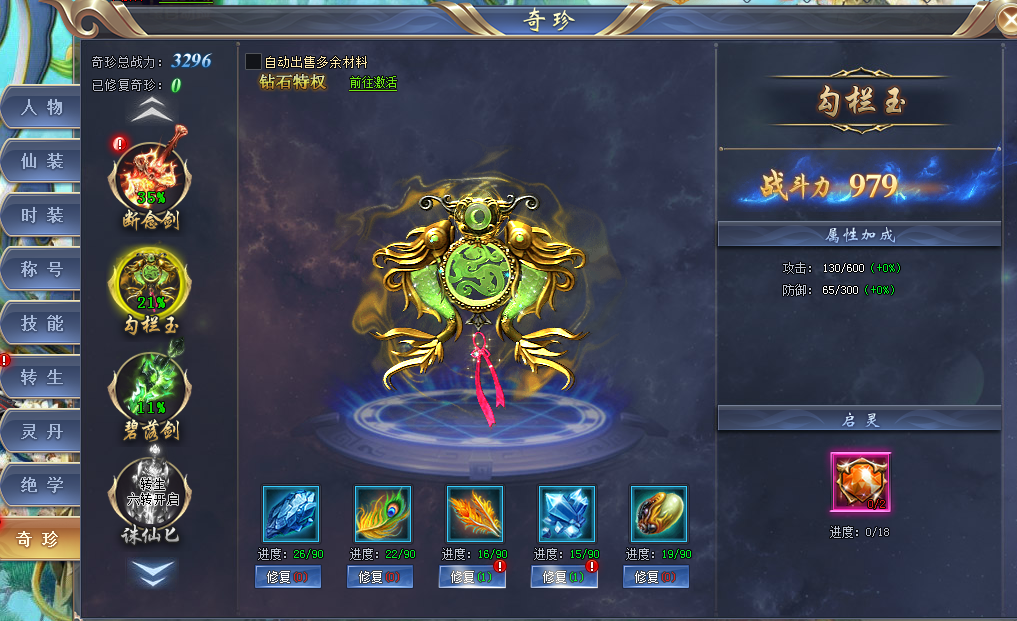Open the 仙装 tab

coord(41,161)
